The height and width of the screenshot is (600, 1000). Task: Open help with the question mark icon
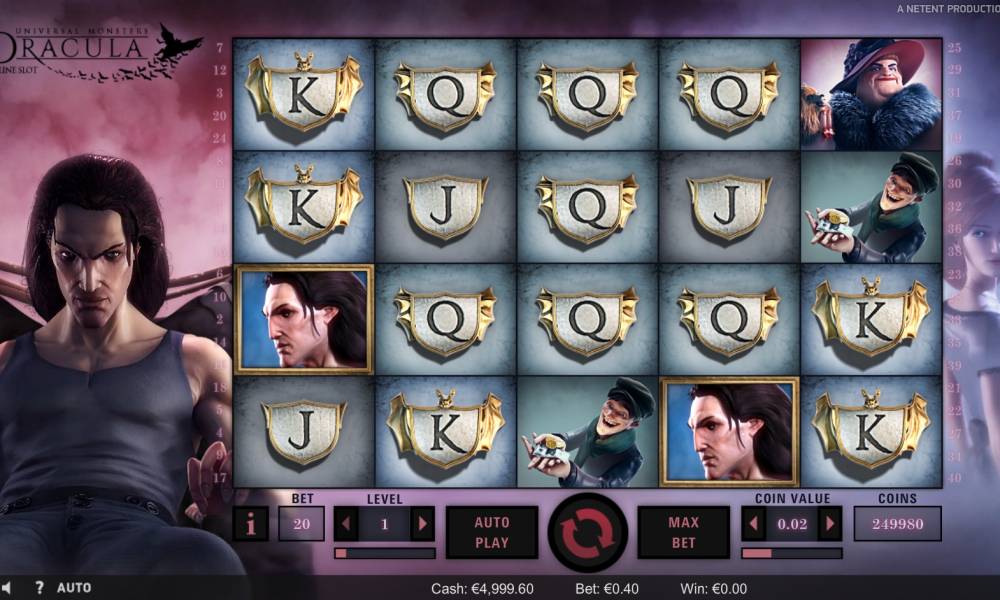[x=39, y=588]
